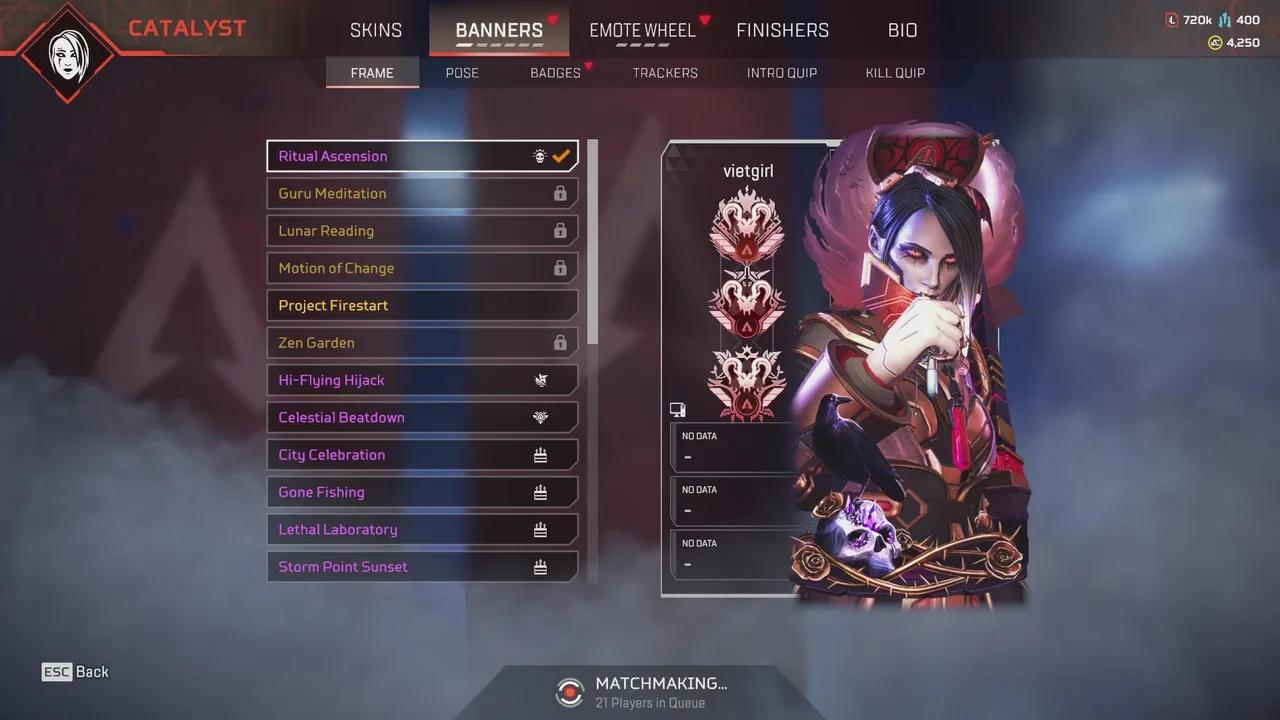Click the checkmark on Ritual Ascension

(560, 155)
